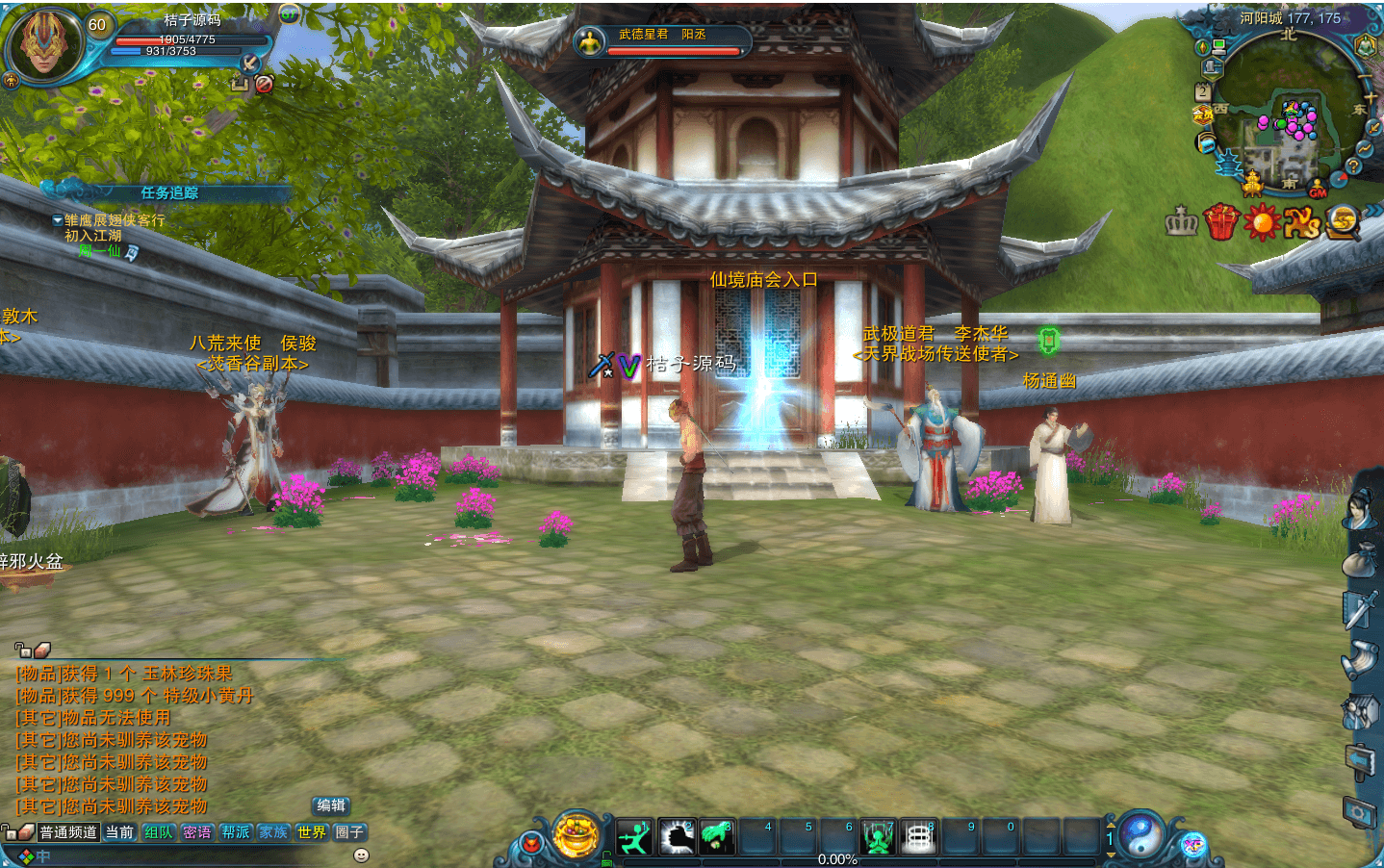Click the 编辑 chat edit button
Viewport: 1384px width, 868px height.
click(x=331, y=805)
